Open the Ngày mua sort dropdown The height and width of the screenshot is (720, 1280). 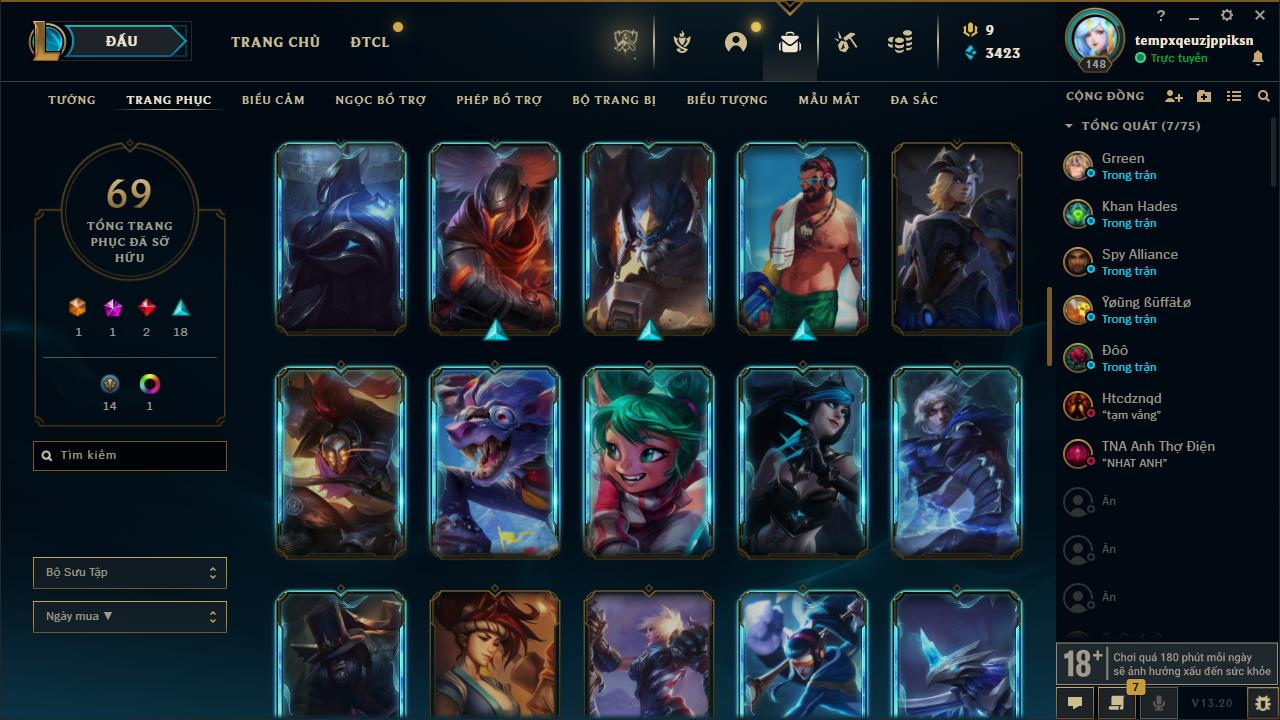pos(130,617)
